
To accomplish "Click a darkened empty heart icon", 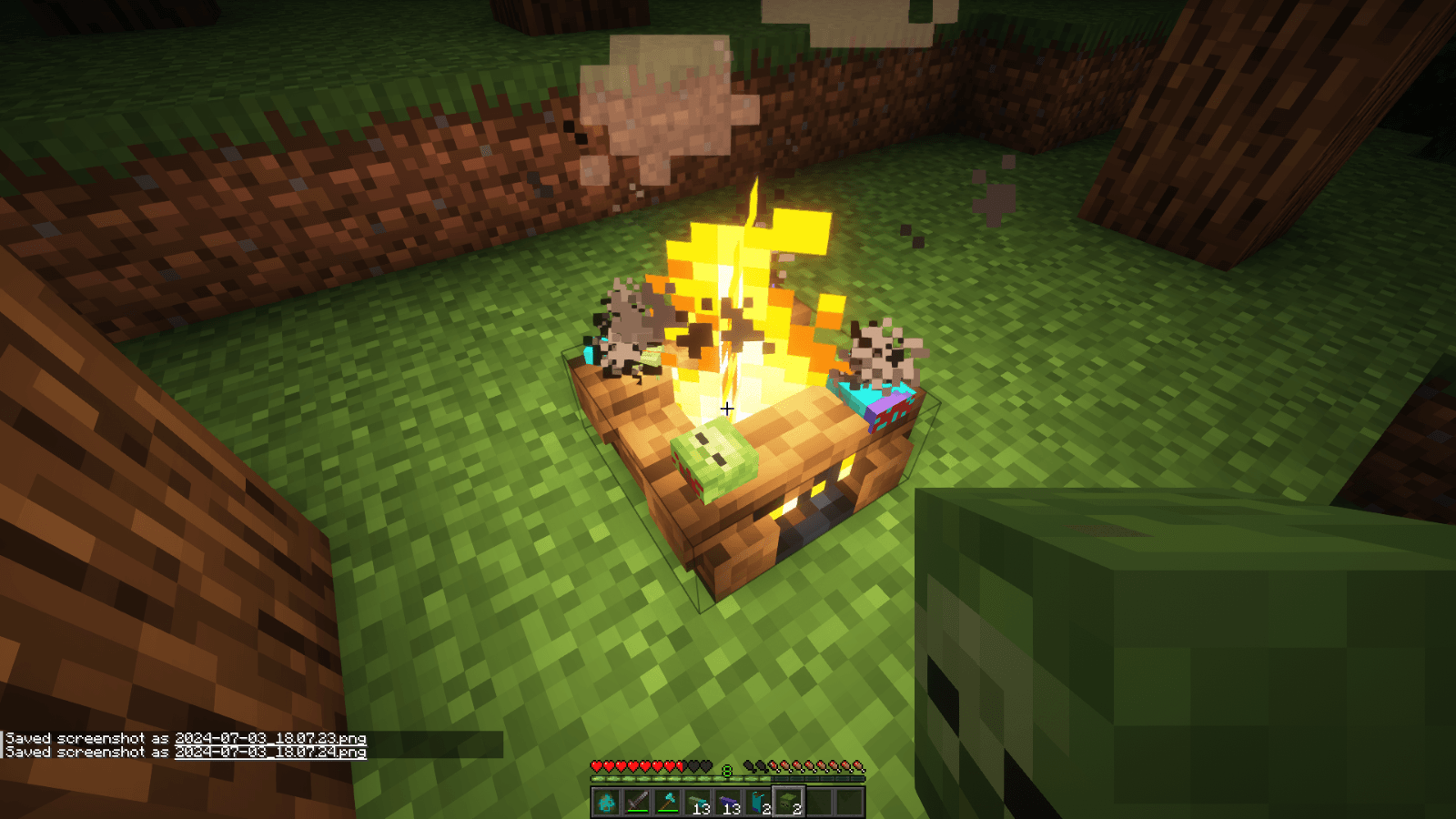I will [x=693, y=766].
